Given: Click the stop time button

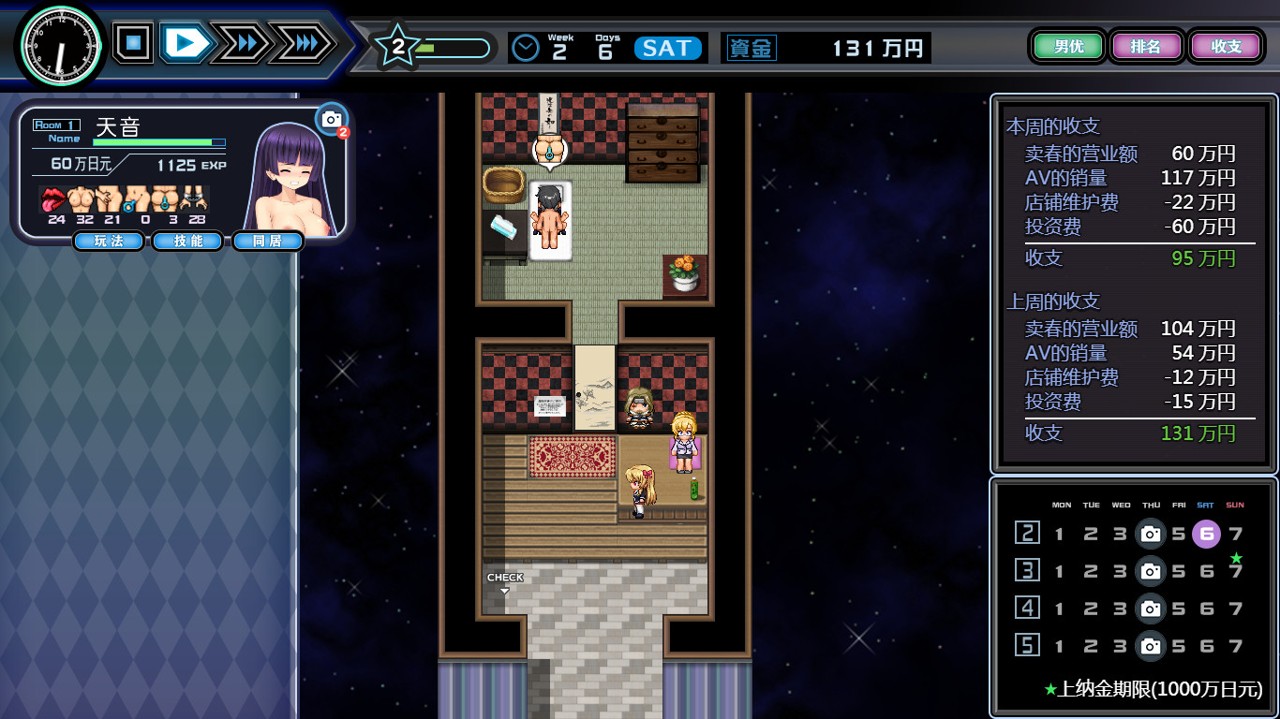Looking at the screenshot, I should pos(133,43).
